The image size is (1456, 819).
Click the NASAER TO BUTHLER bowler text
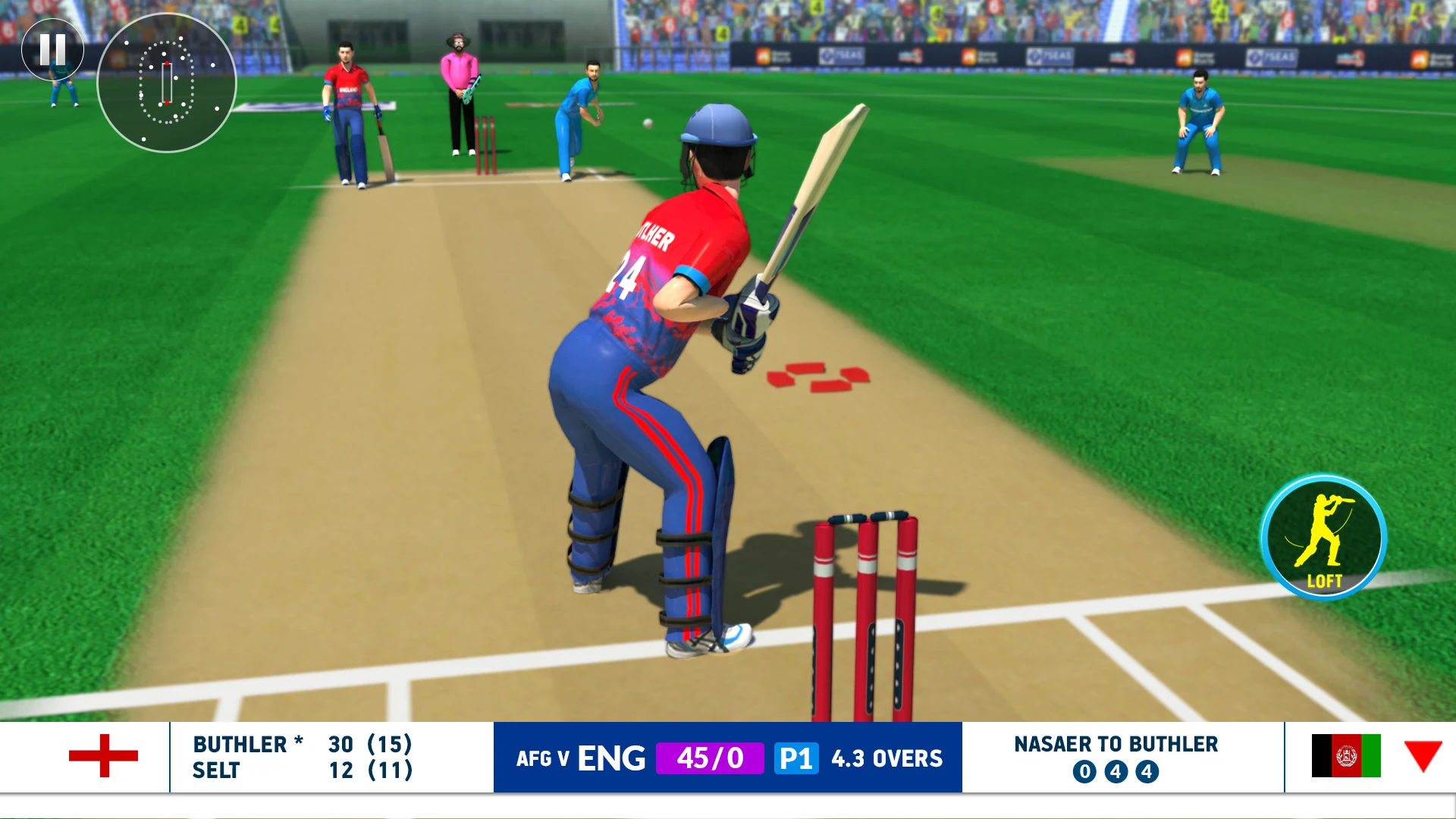[x=1115, y=744]
